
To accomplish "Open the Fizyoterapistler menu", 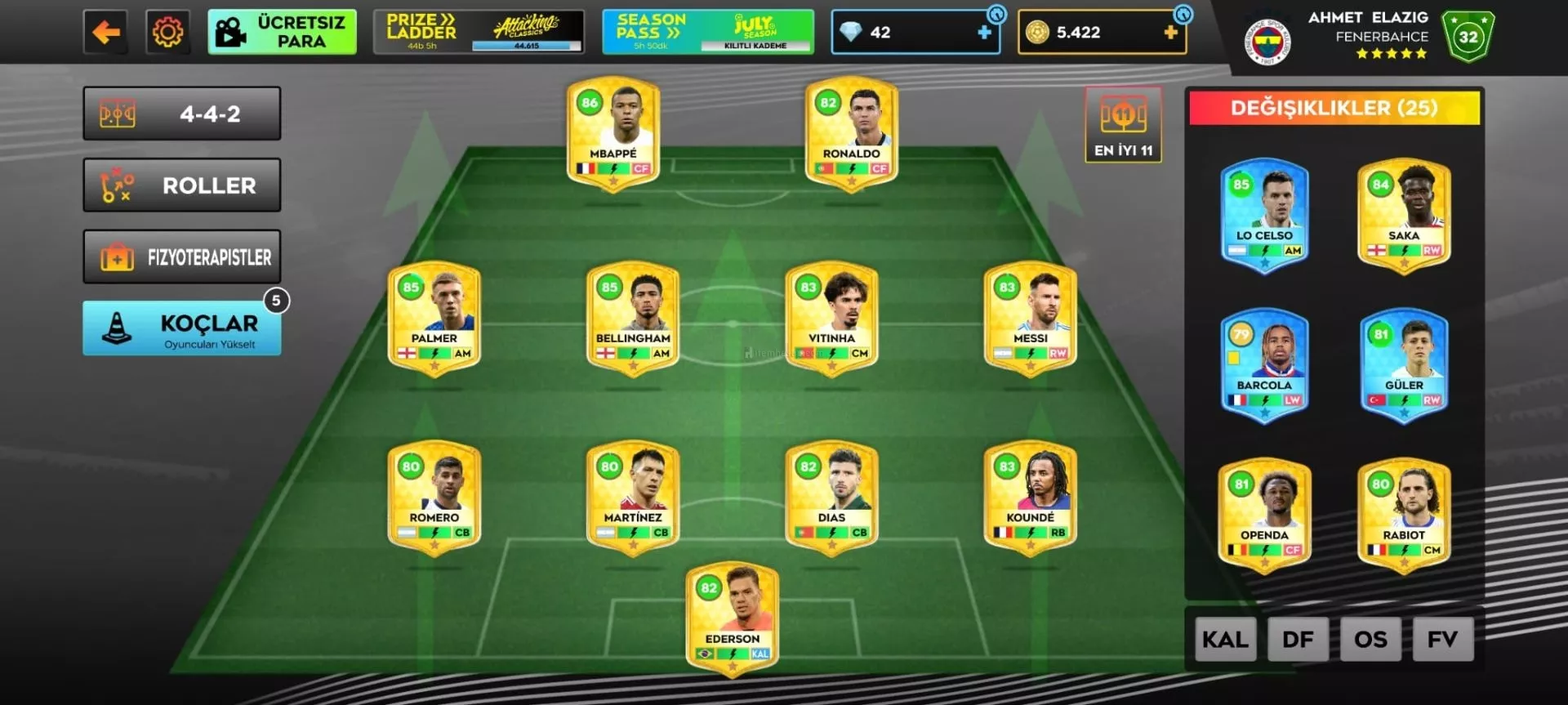I will coord(182,257).
